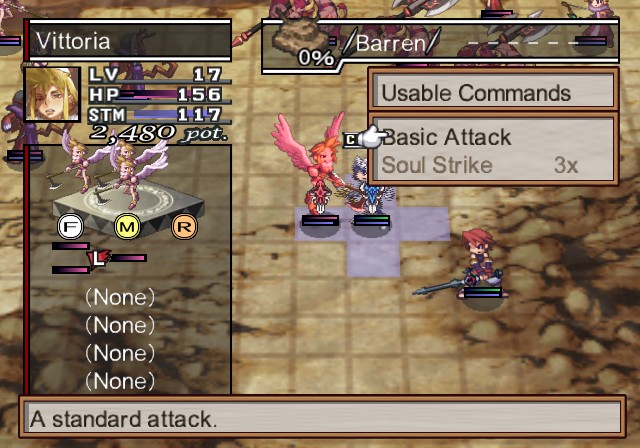640x448 pixels.
Task: Select the yellow M formation icon
Action: pyautogui.click(x=127, y=225)
